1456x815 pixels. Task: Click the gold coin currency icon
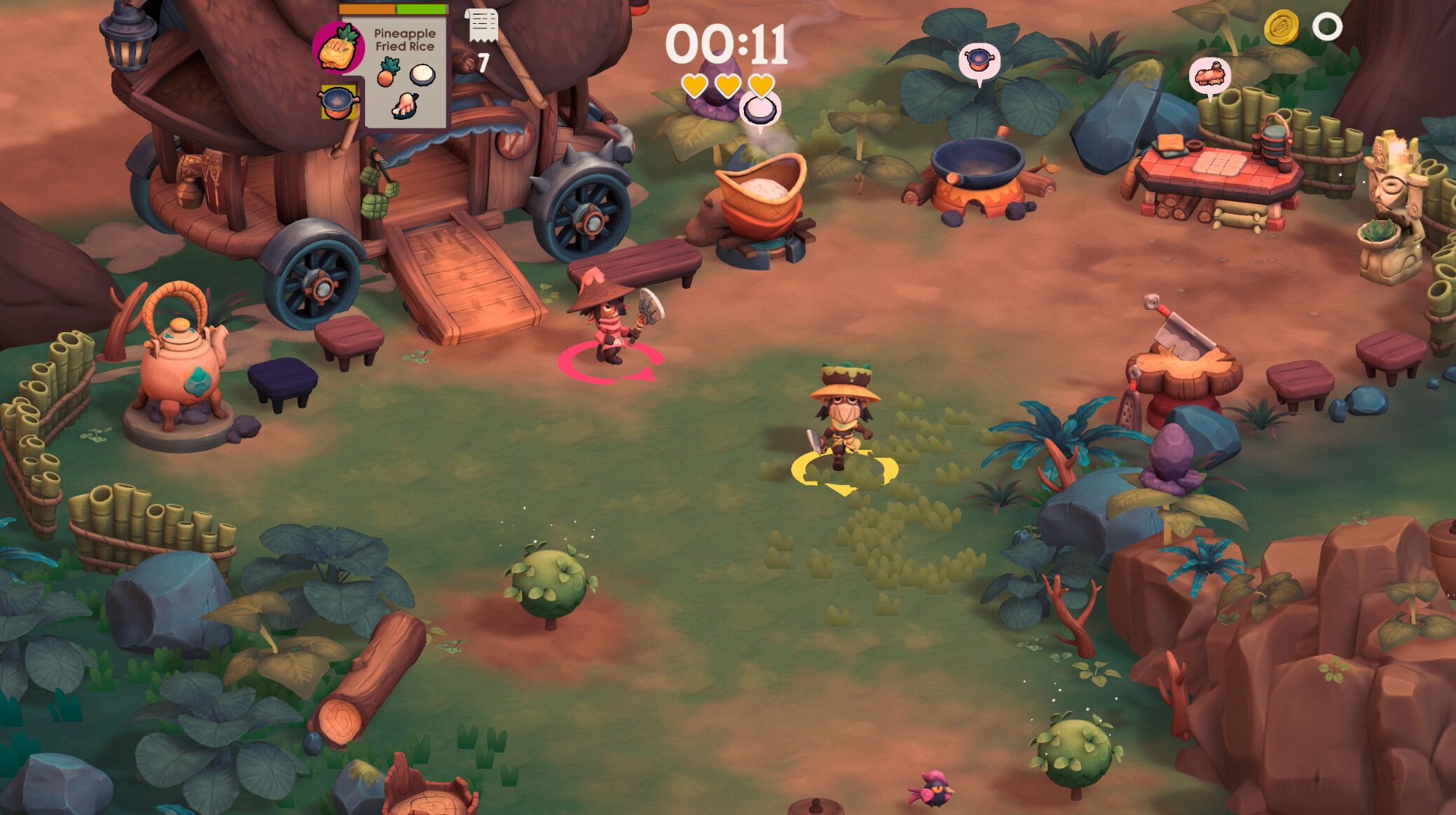(x=1281, y=28)
